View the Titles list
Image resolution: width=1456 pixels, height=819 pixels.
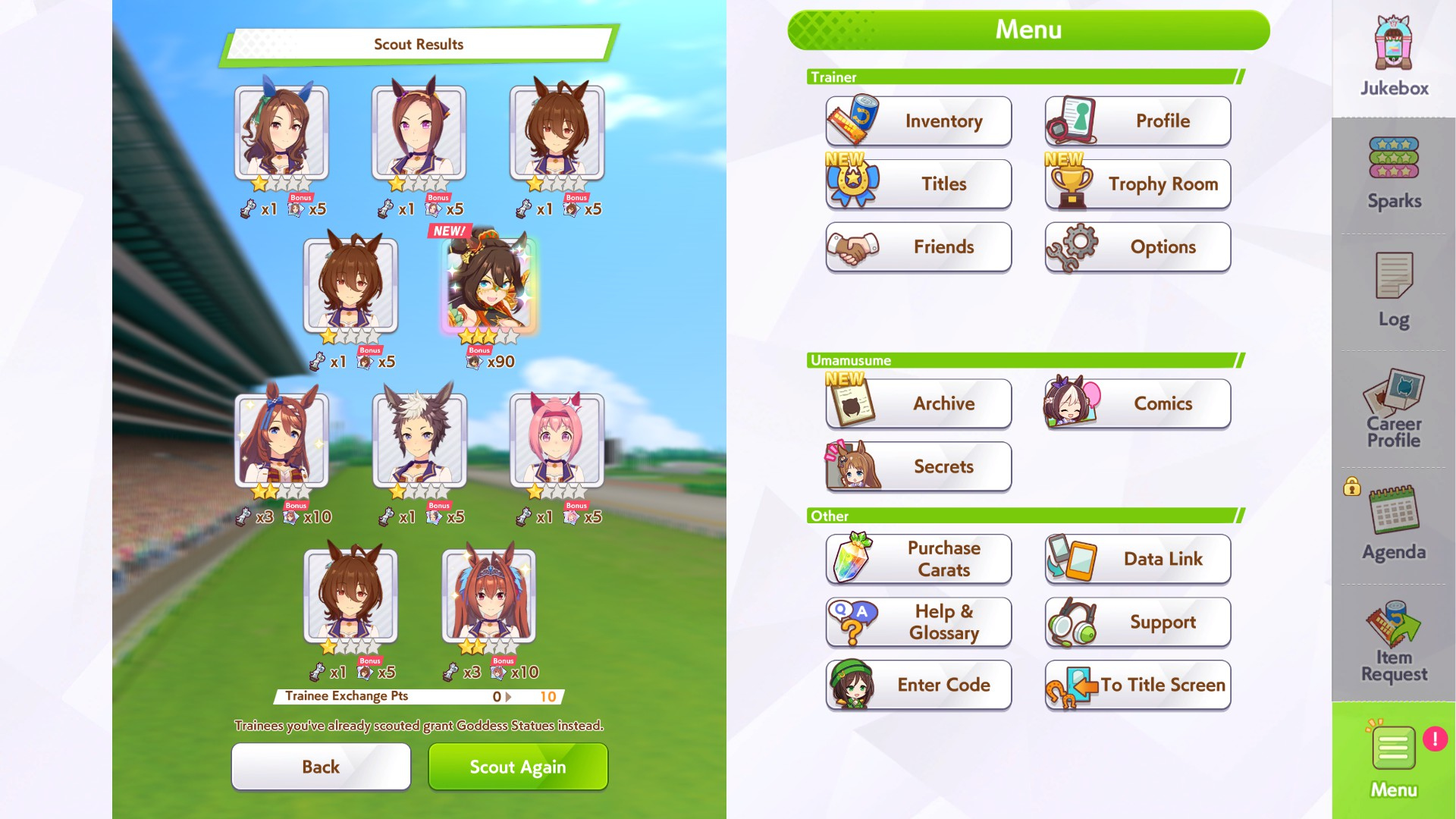[918, 184]
